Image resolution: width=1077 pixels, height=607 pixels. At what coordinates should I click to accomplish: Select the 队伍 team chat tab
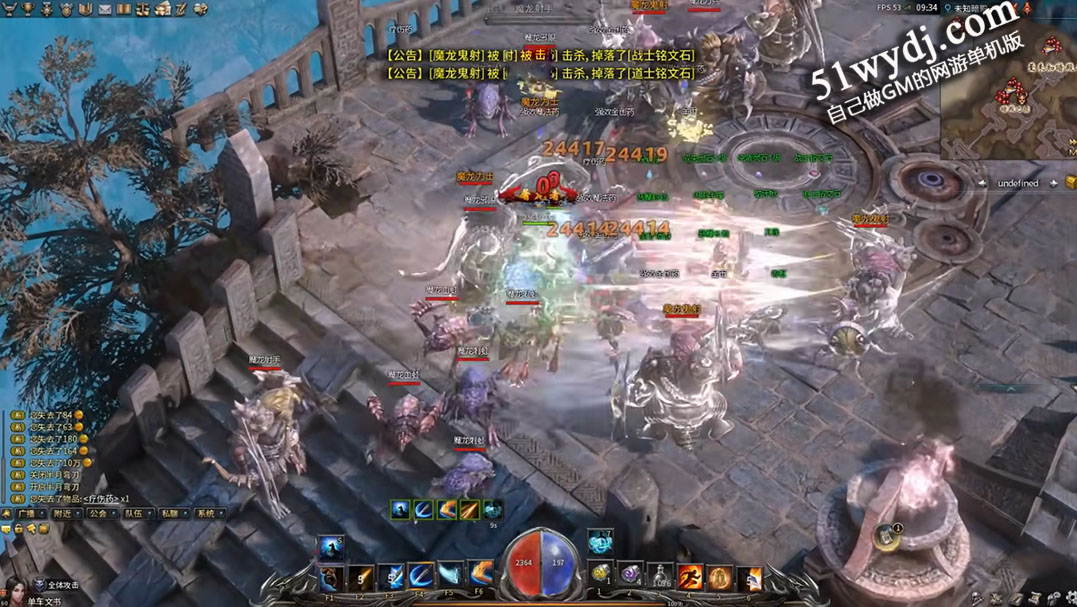click(133, 514)
